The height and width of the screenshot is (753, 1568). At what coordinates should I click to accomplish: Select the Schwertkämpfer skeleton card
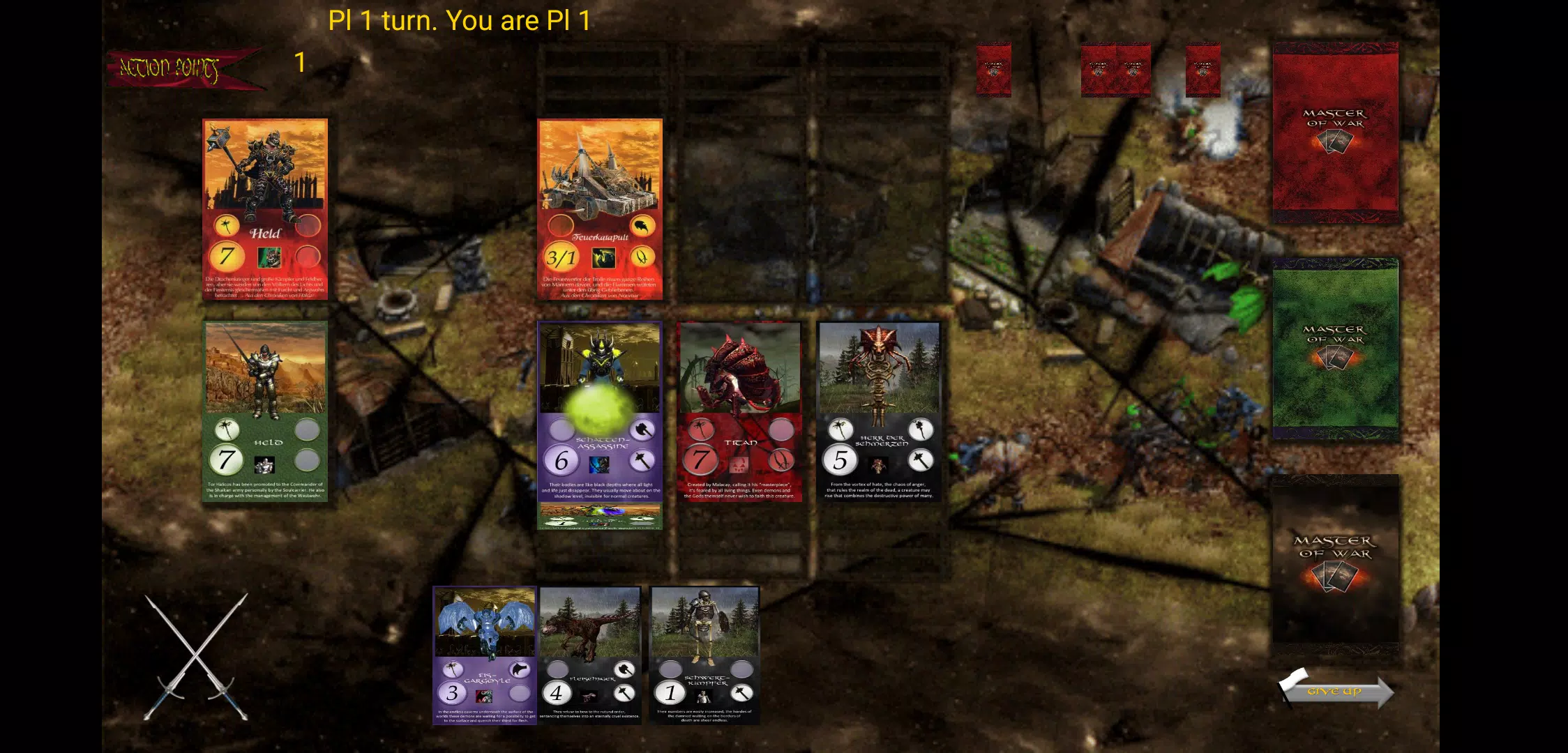(704, 655)
